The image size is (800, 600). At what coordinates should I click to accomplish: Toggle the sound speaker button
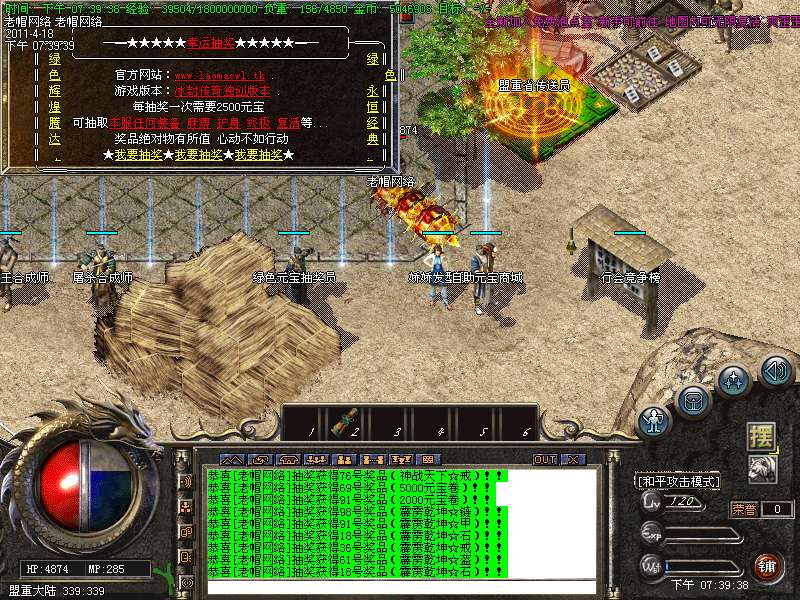[x=776, y=372]
